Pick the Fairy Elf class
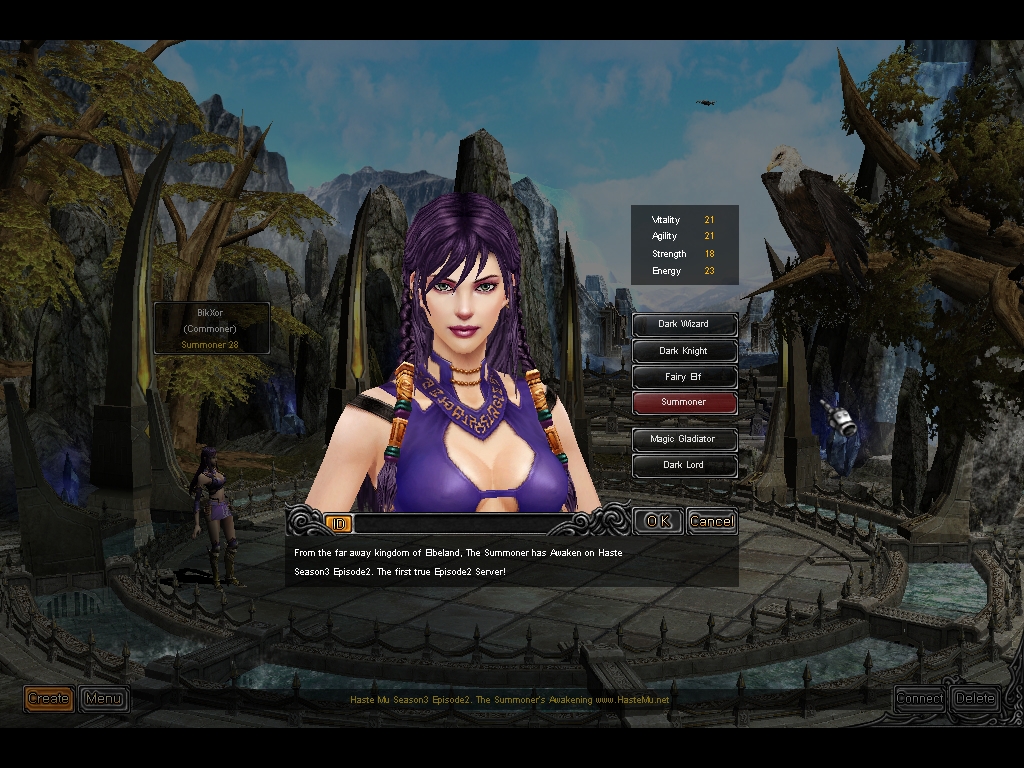This screenshot has width=1024, height=768. click(684, 377)
